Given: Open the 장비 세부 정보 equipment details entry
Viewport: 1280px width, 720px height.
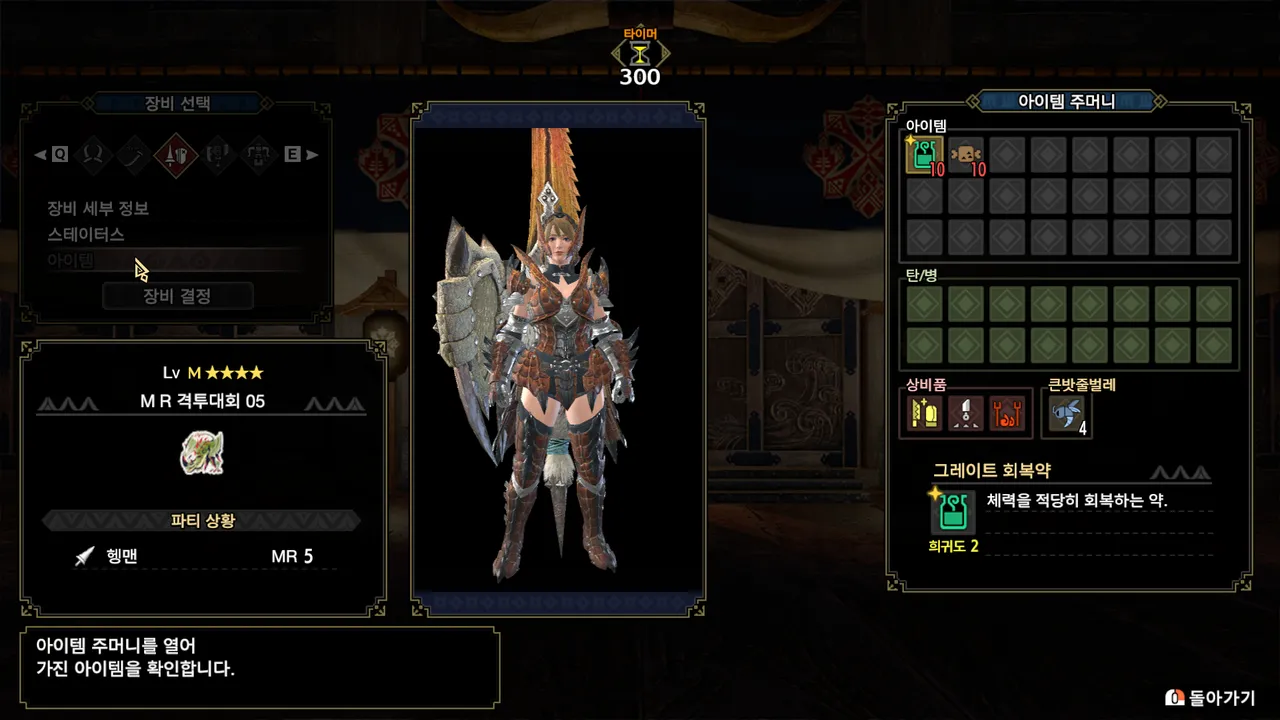Looking at the screenshot, I should click(x=98, y=208).
